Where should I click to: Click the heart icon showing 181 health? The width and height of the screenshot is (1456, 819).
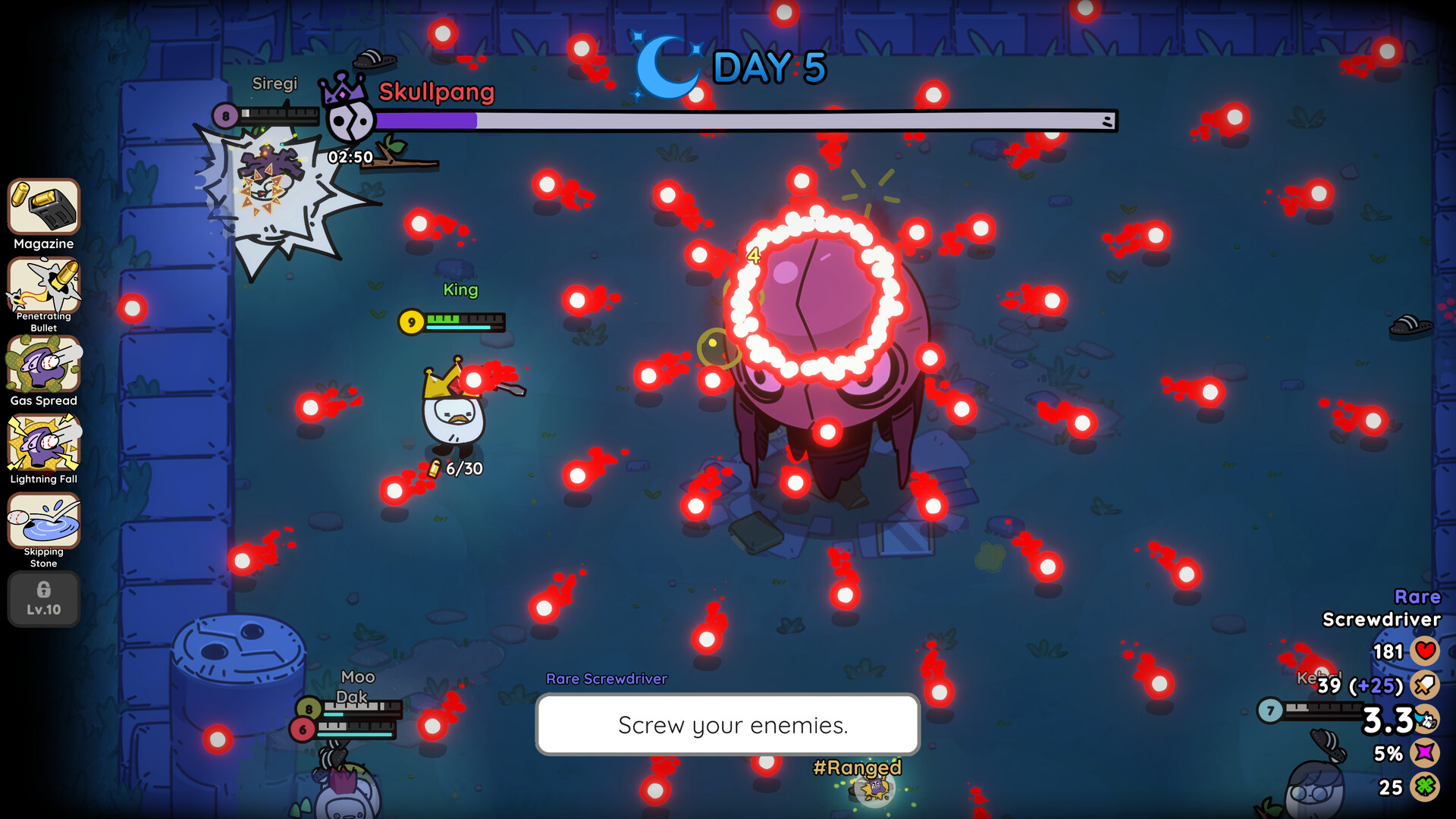click(x=1426, y=650)
